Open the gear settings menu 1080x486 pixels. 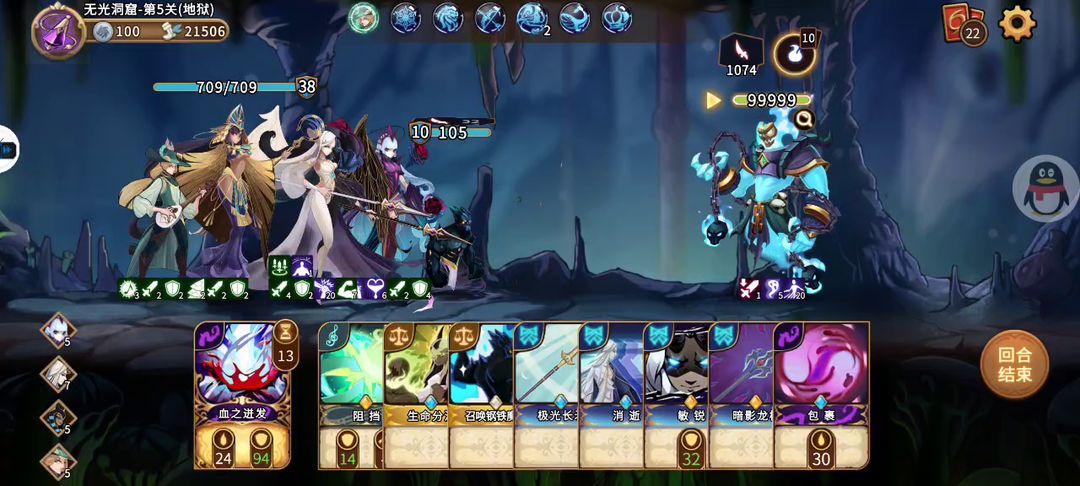(x=1017, y=23)
